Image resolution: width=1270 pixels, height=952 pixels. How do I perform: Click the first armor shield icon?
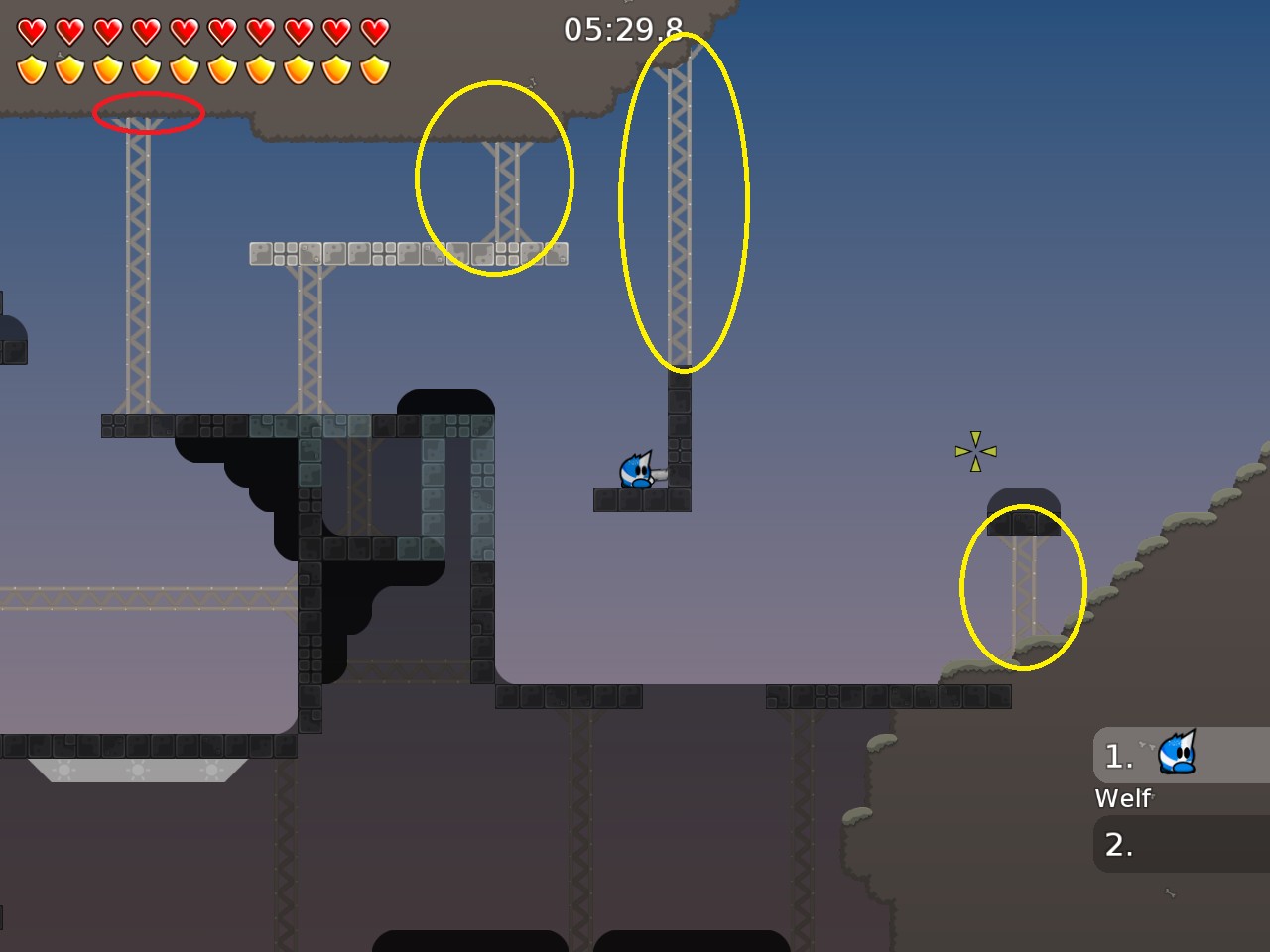click(x=33, y=69)
